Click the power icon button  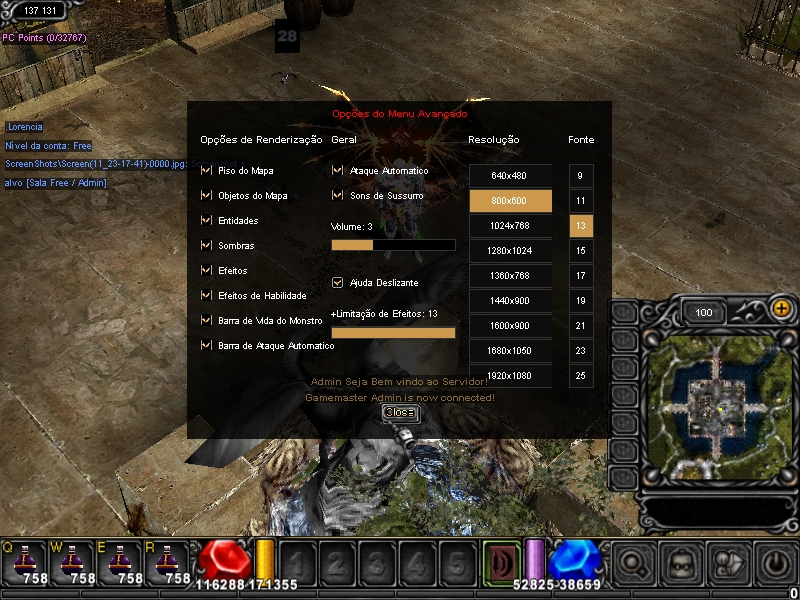click(776, 564)
